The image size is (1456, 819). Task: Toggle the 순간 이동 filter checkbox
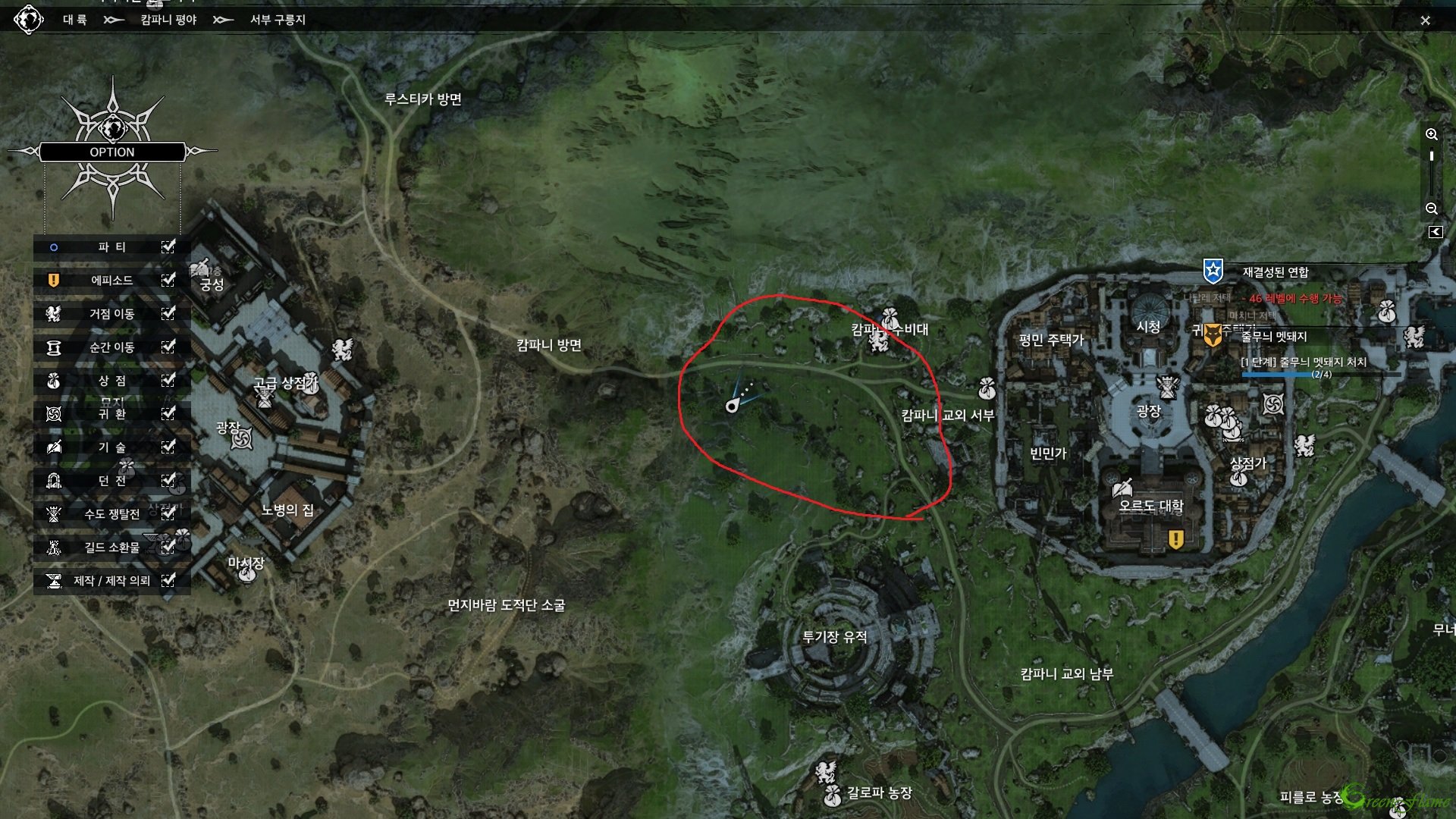tap(168, 347)
